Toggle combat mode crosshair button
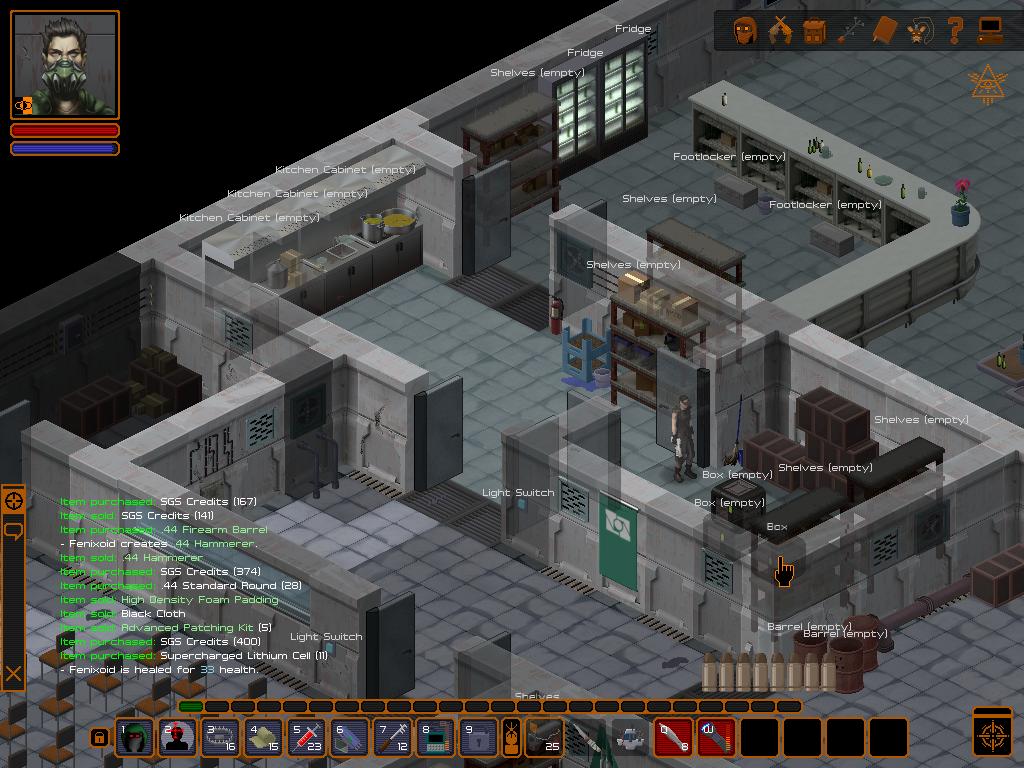The image size is (1024, 768). [x=993, y=734]
